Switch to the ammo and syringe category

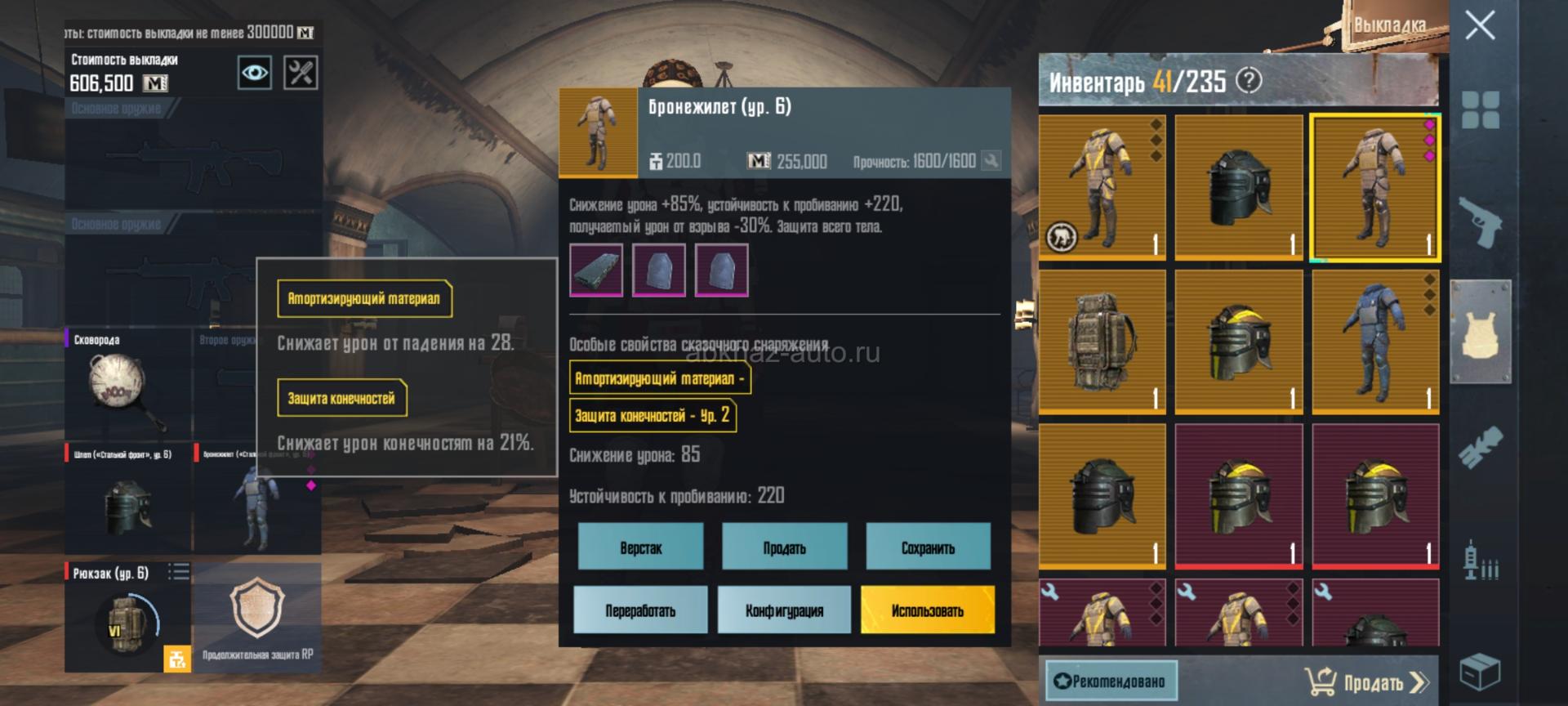point(1480,561)
